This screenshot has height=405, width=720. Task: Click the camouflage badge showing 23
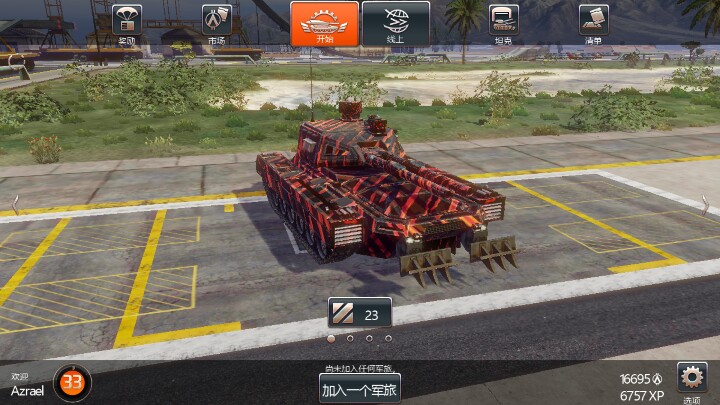[360, 314]
